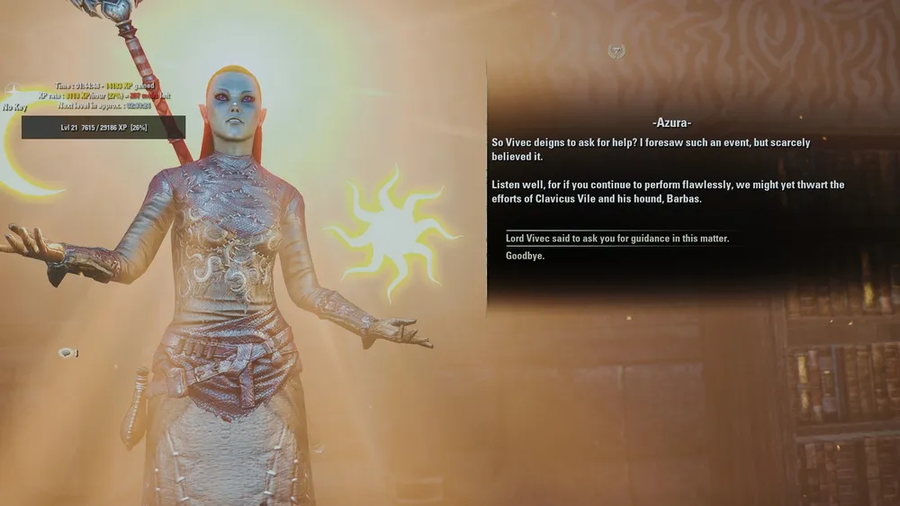Choose the Goodbye reply to end conversation
900x506 pixels.
click(525, 256)
